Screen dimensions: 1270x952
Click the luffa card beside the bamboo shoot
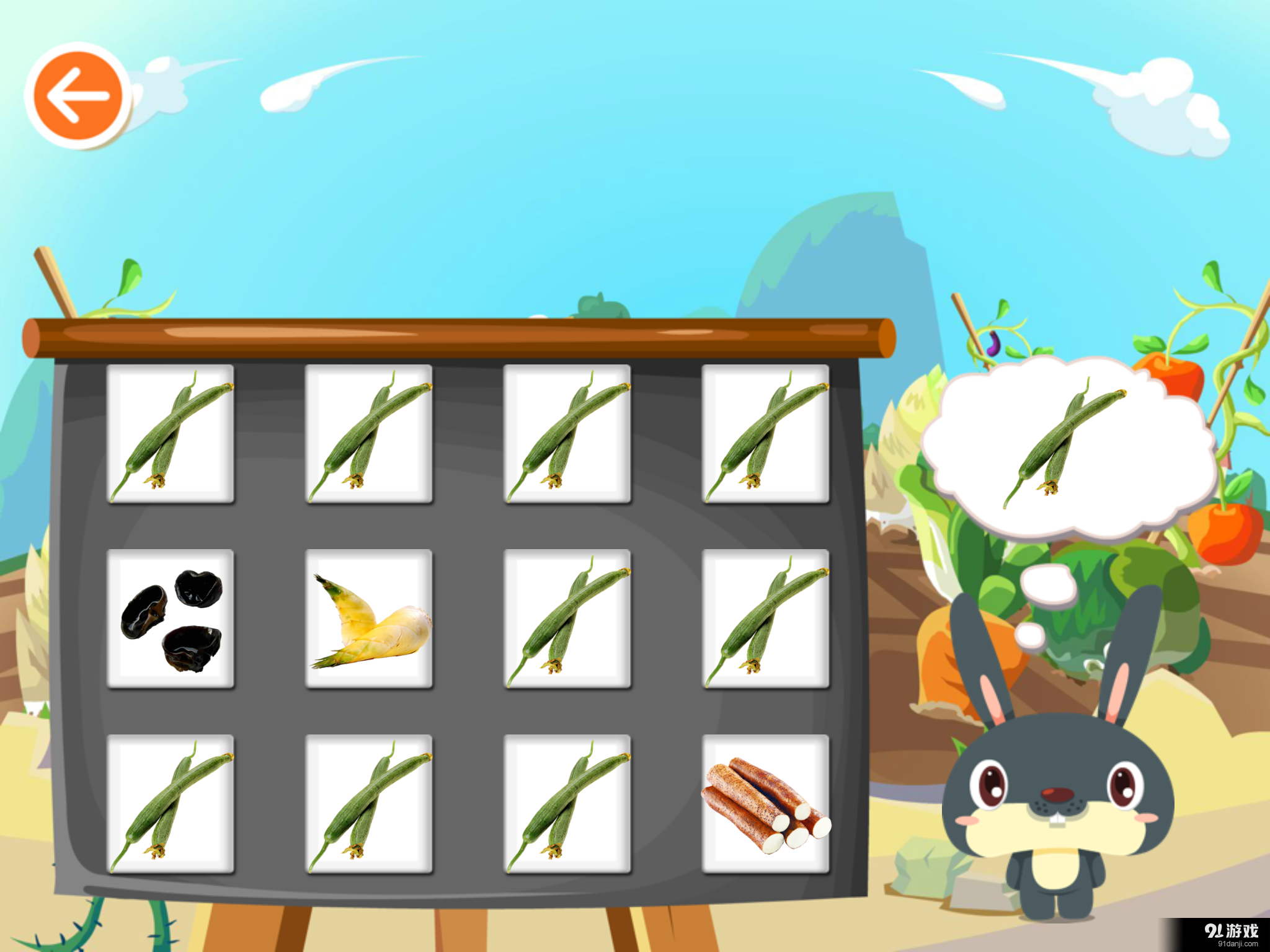(x=567, y=620)
